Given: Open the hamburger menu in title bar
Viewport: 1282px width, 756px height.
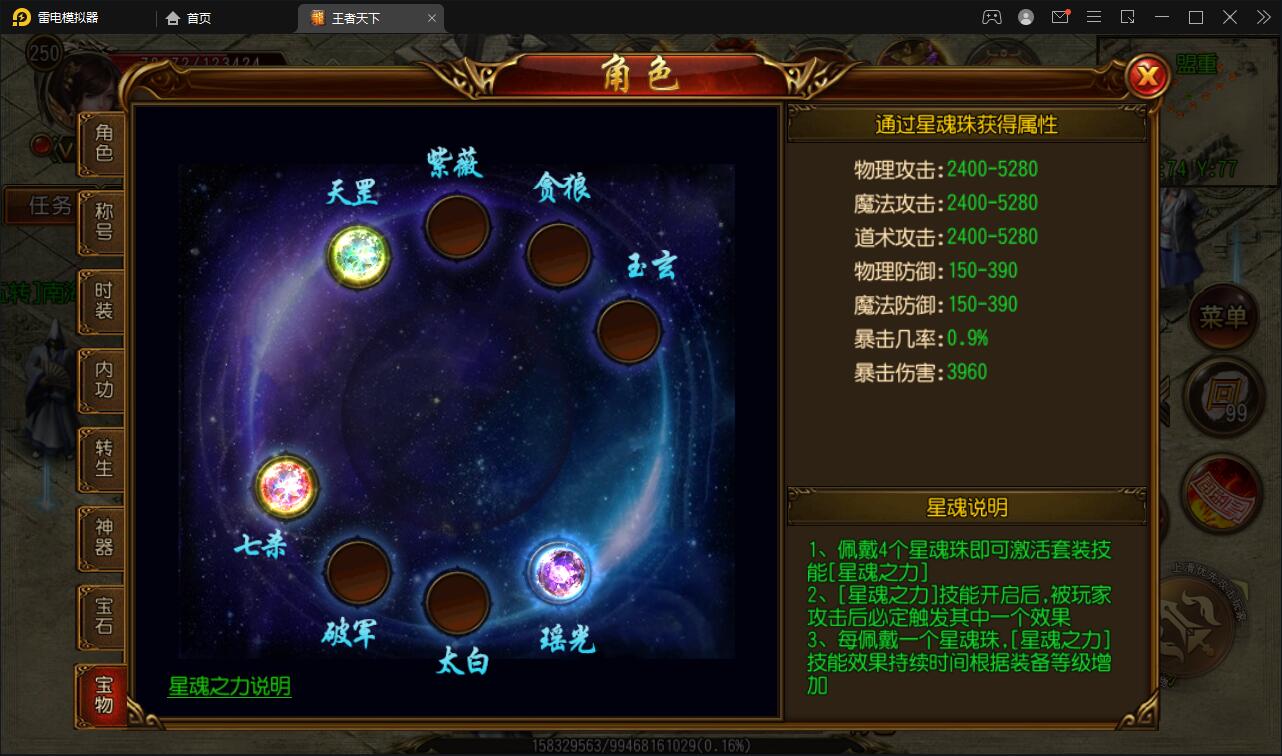Looking at the screenshot, I should pos(1094,17).
